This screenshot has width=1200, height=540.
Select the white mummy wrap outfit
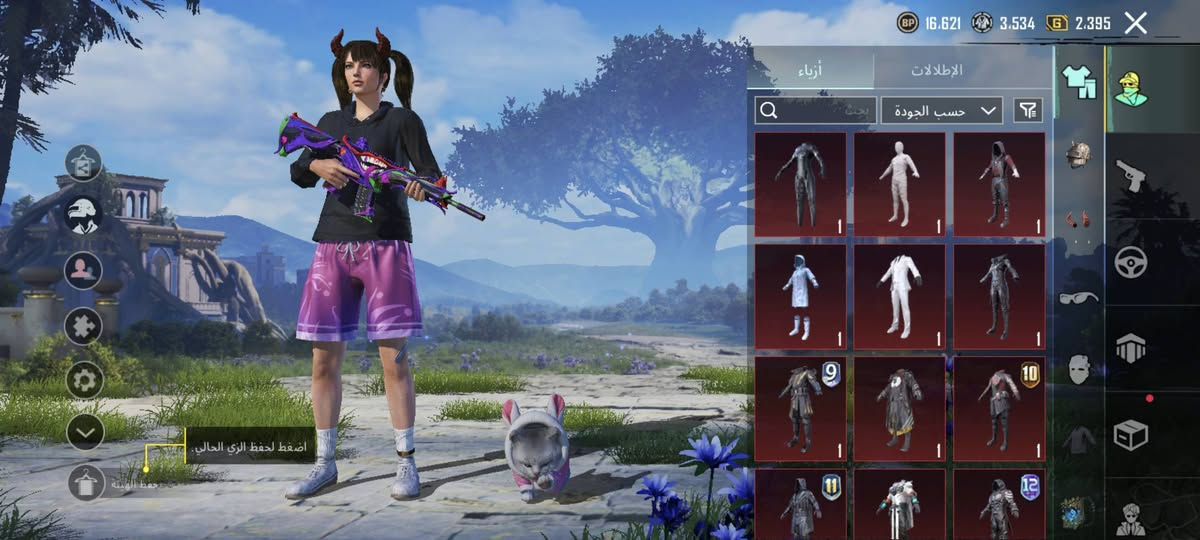[x=899, y=180]
